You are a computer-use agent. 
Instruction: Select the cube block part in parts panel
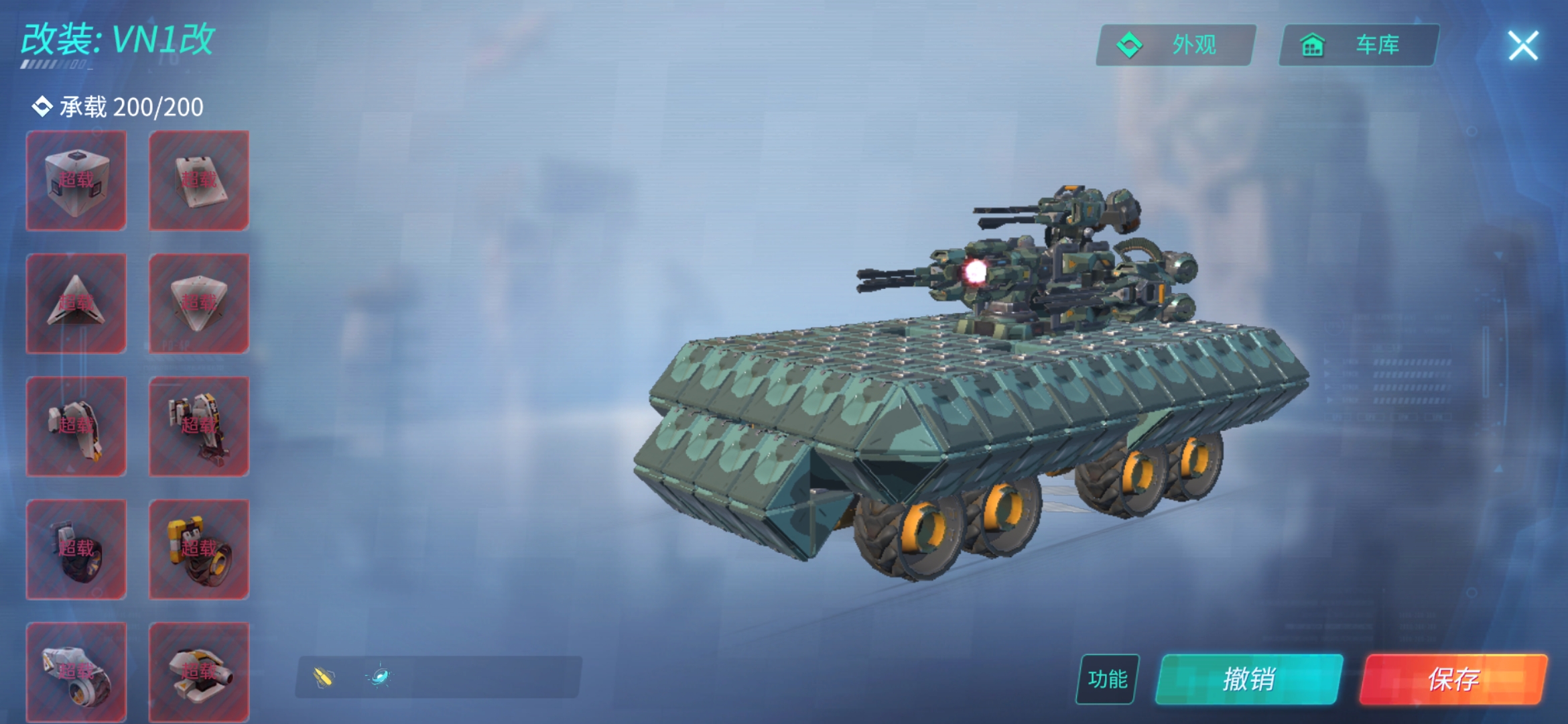coord(76,179)
